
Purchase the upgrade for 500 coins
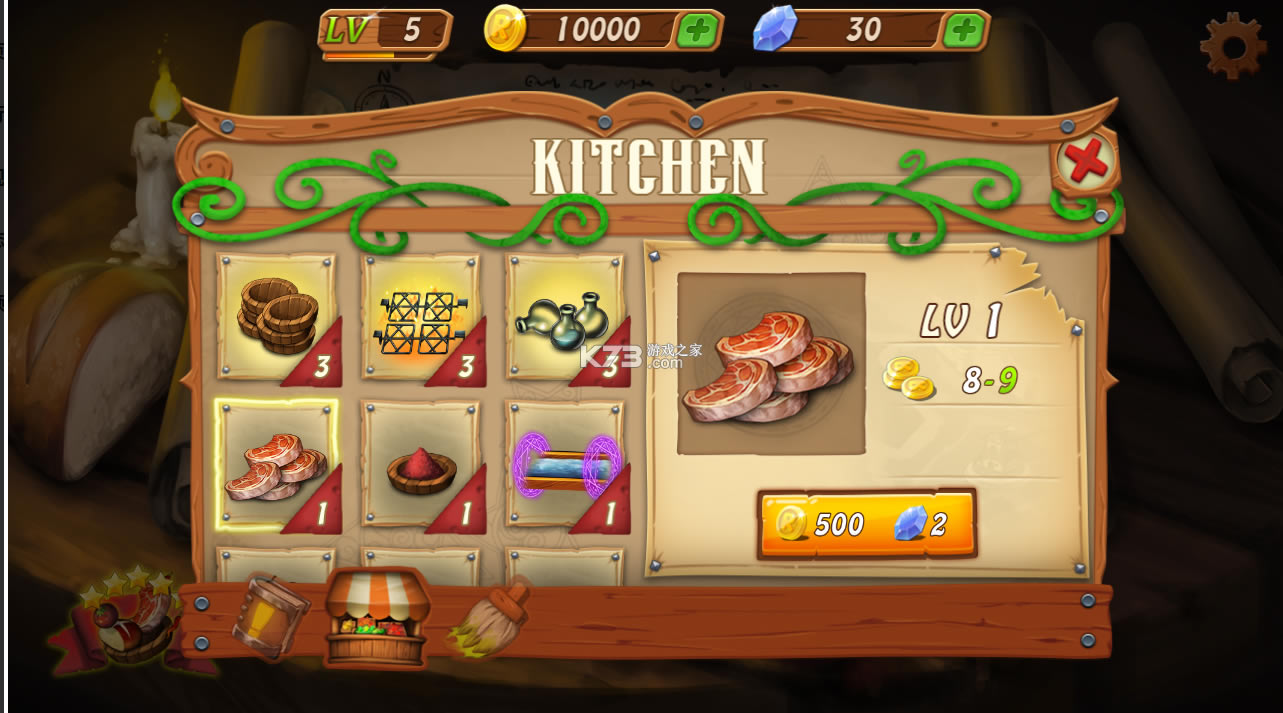coord(866,523)
